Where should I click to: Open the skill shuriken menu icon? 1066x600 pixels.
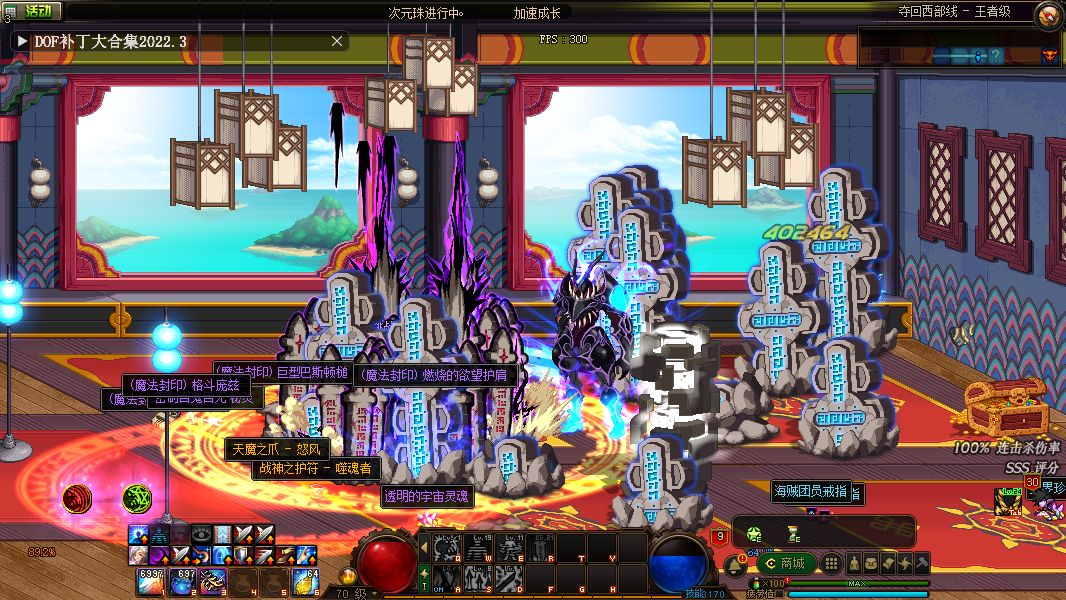click(904, 563)
